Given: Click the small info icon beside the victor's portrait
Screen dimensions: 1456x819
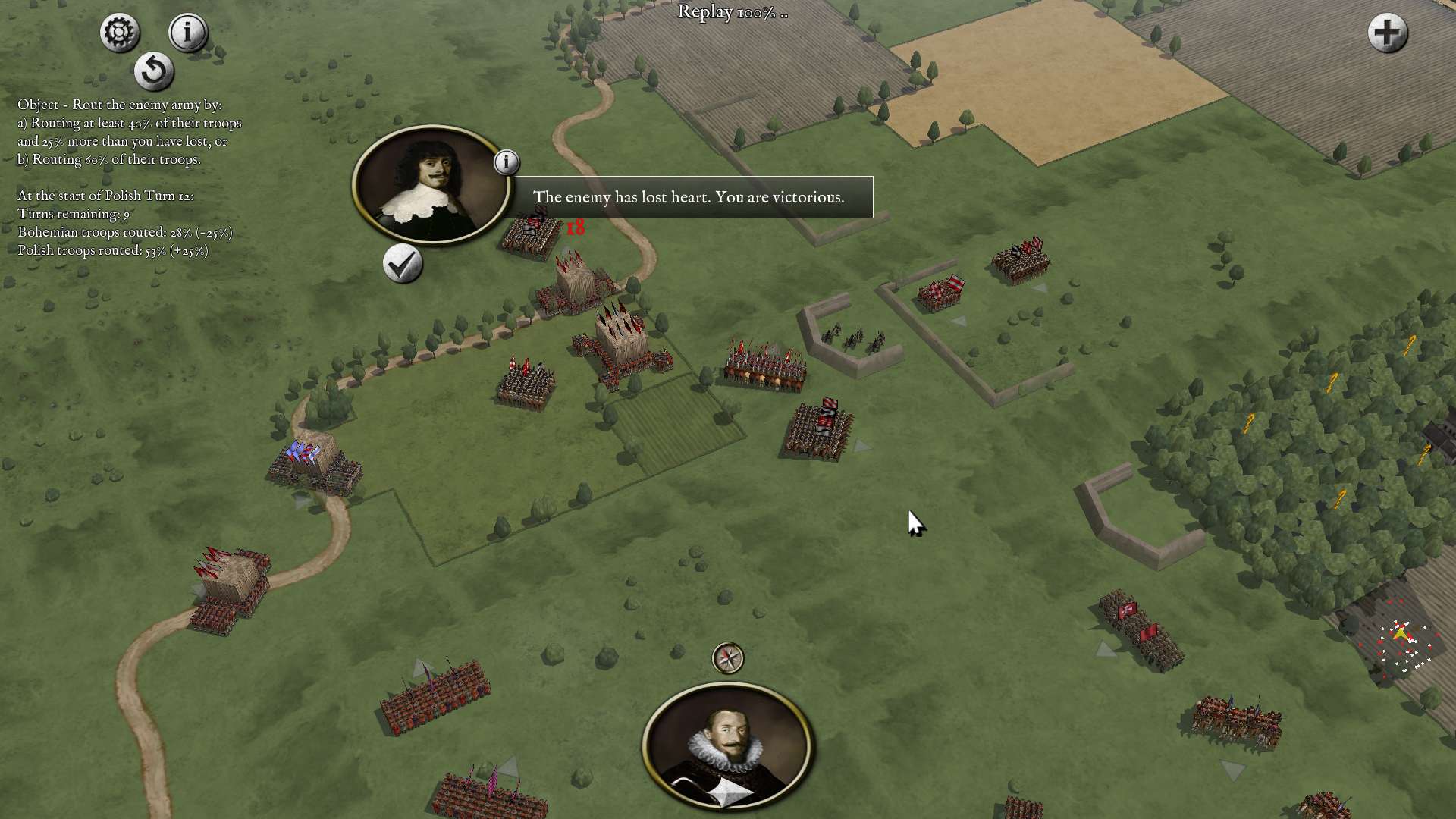Looking at the screenshot, I should (x=507, y=162).
